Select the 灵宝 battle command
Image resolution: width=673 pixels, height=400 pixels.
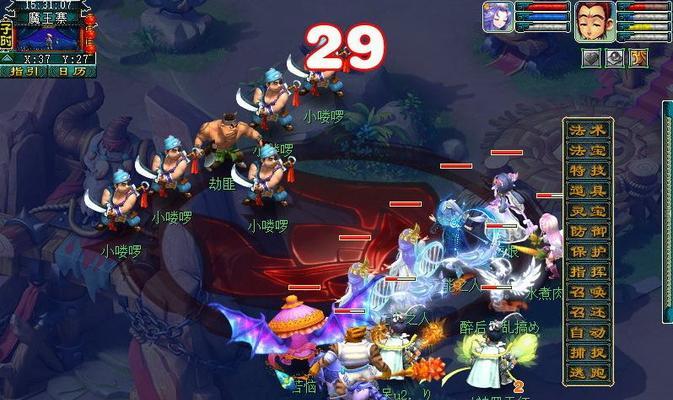point(587,211)
